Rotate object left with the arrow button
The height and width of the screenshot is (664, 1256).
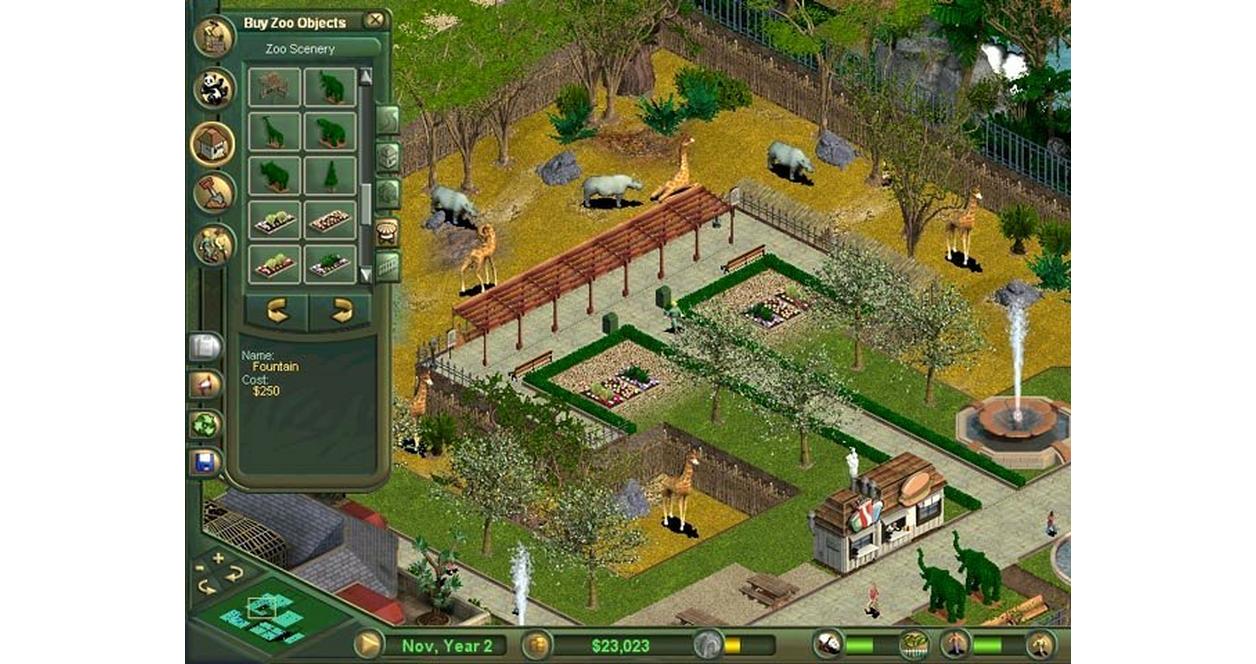point(277,312)
